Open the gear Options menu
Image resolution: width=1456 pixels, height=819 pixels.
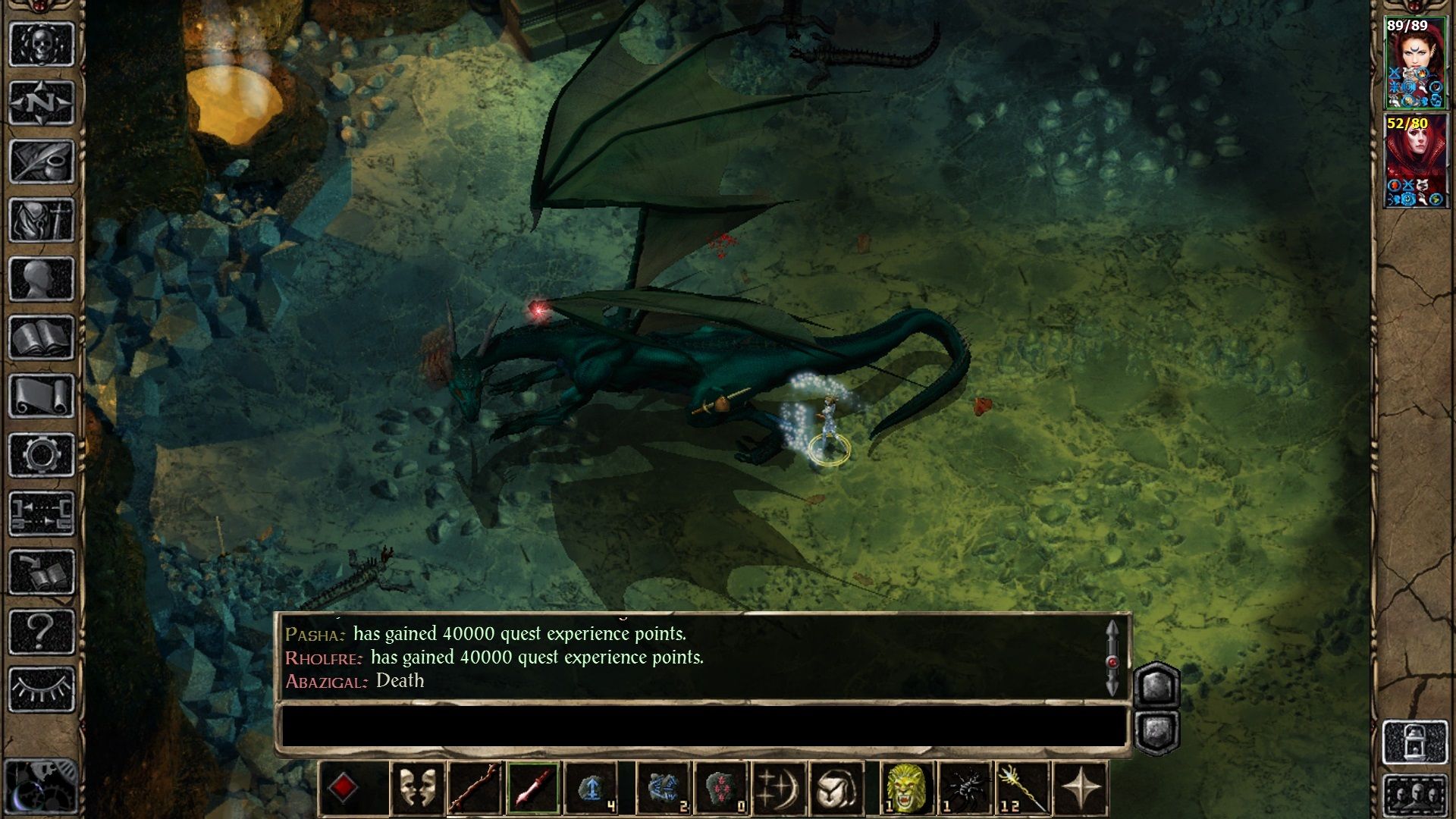point(42,454)
